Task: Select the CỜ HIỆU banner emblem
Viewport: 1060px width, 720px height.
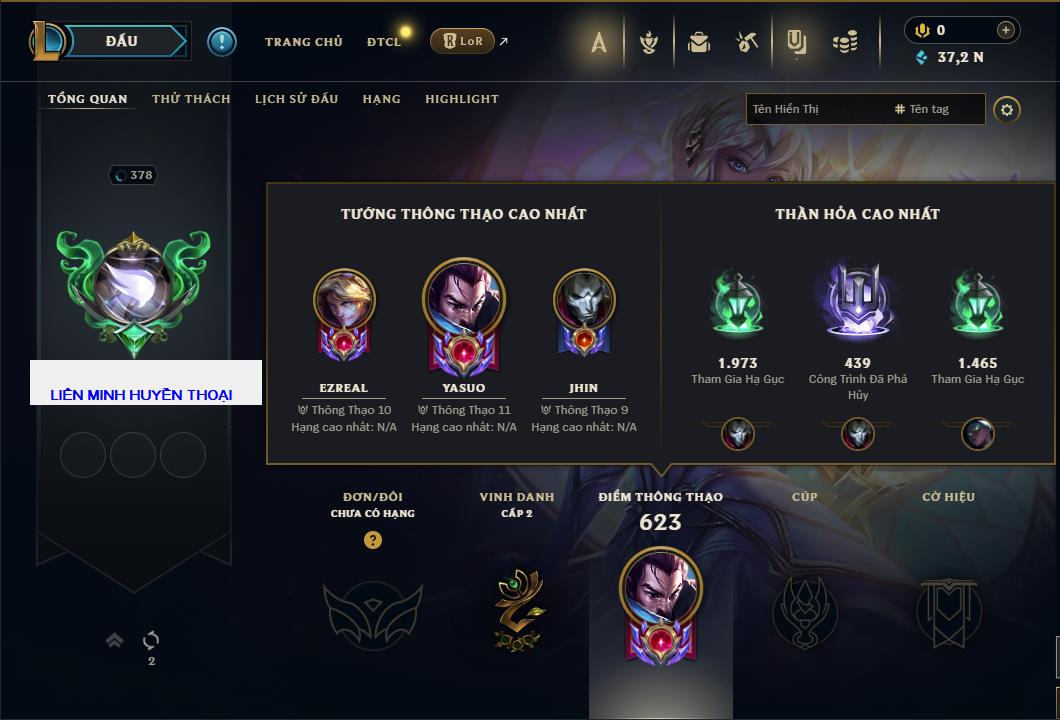Action: [x=948, y=610]
